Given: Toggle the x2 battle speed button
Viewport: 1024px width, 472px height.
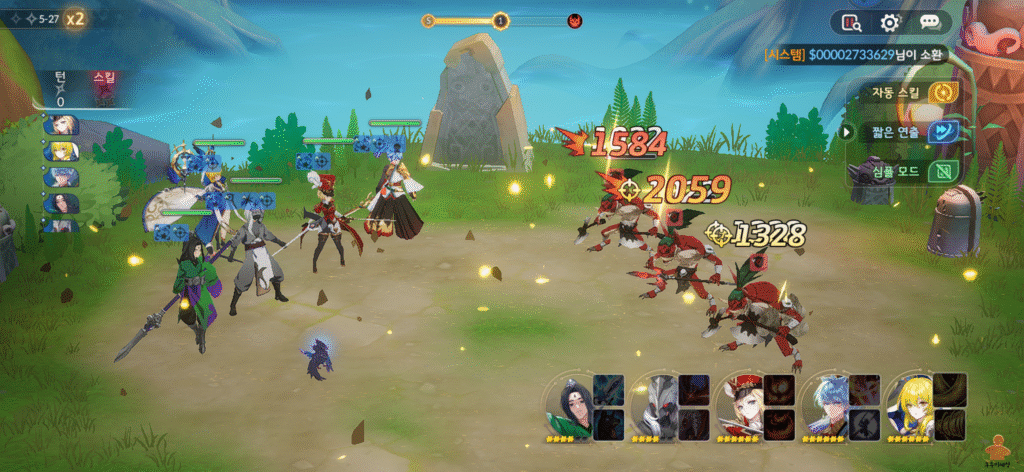Looking at the screenshot, I should (75, 18).
